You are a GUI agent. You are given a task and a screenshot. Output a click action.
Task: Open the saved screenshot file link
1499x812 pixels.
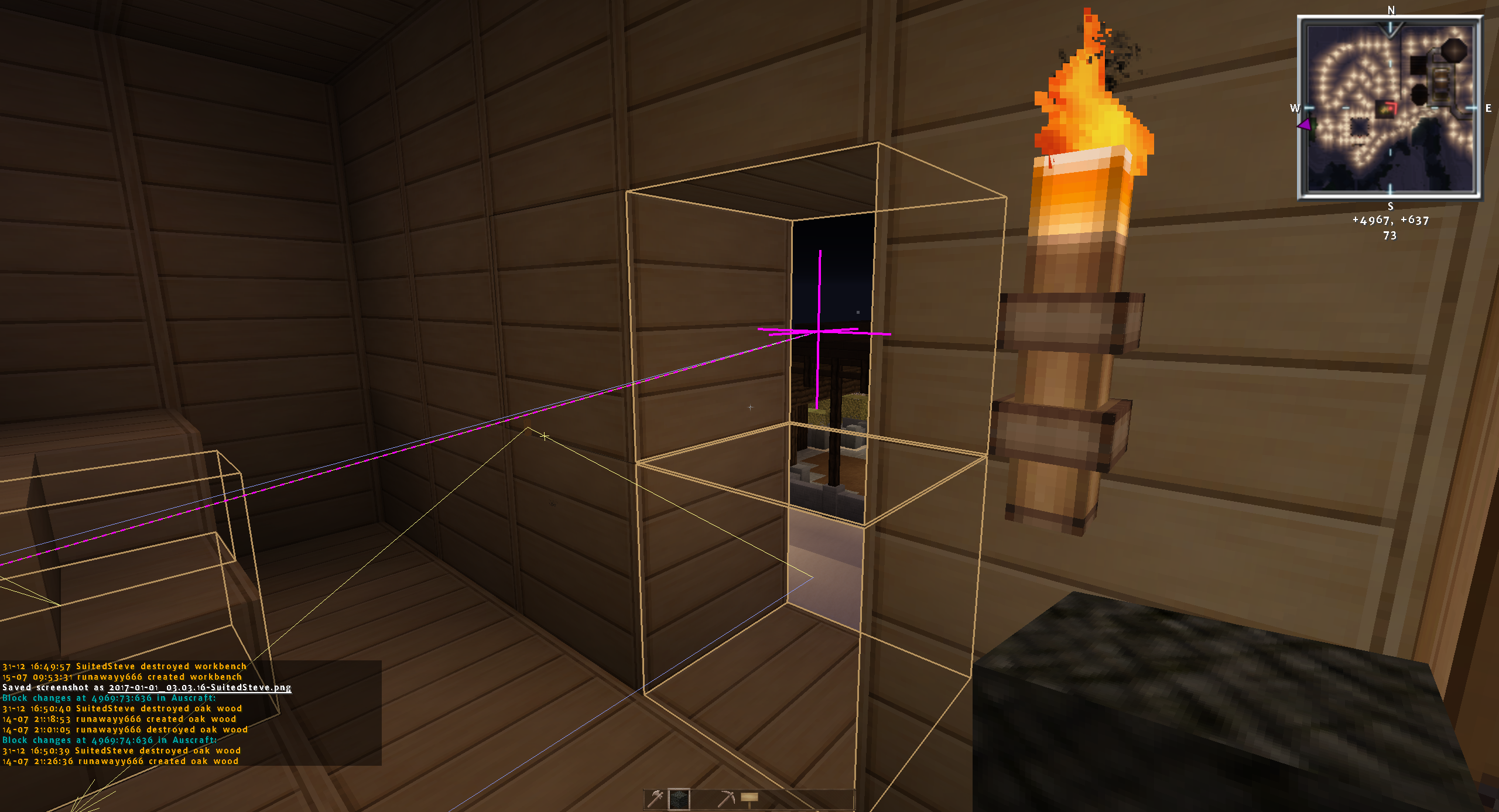[200, 687]
